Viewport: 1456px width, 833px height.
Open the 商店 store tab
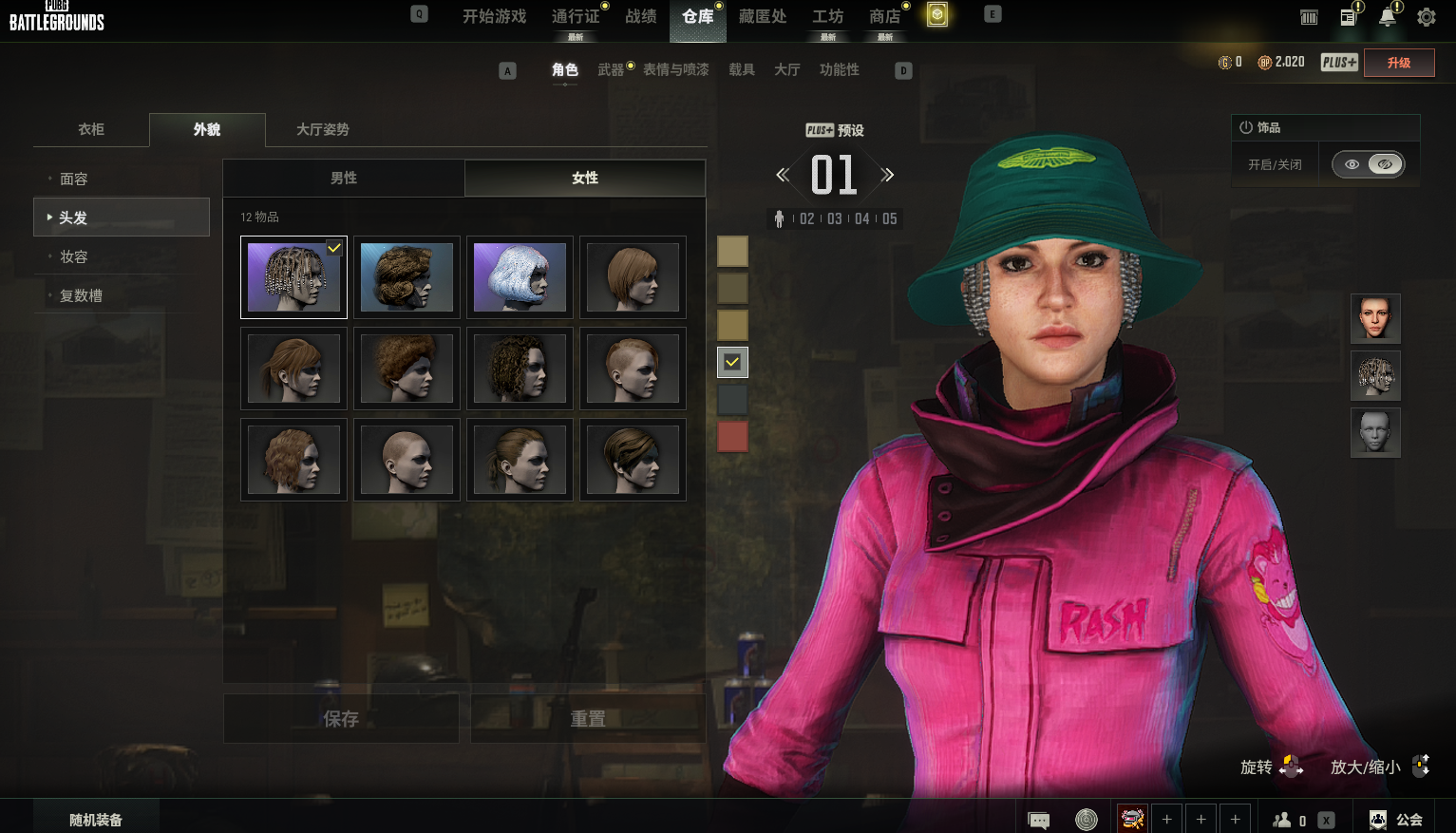884,16
